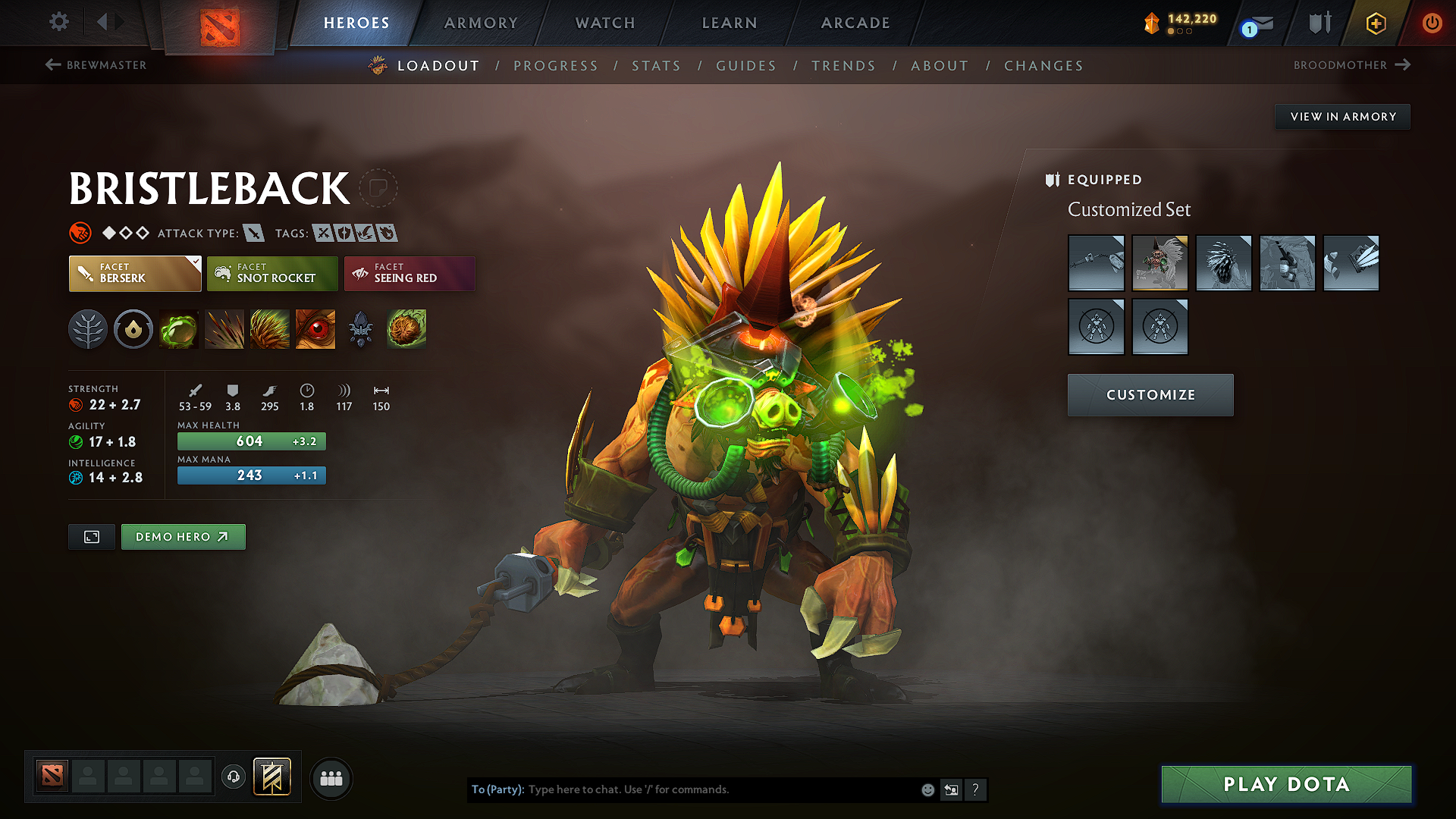
Task: Open the ARMORY menu
Action: (479, 23)
